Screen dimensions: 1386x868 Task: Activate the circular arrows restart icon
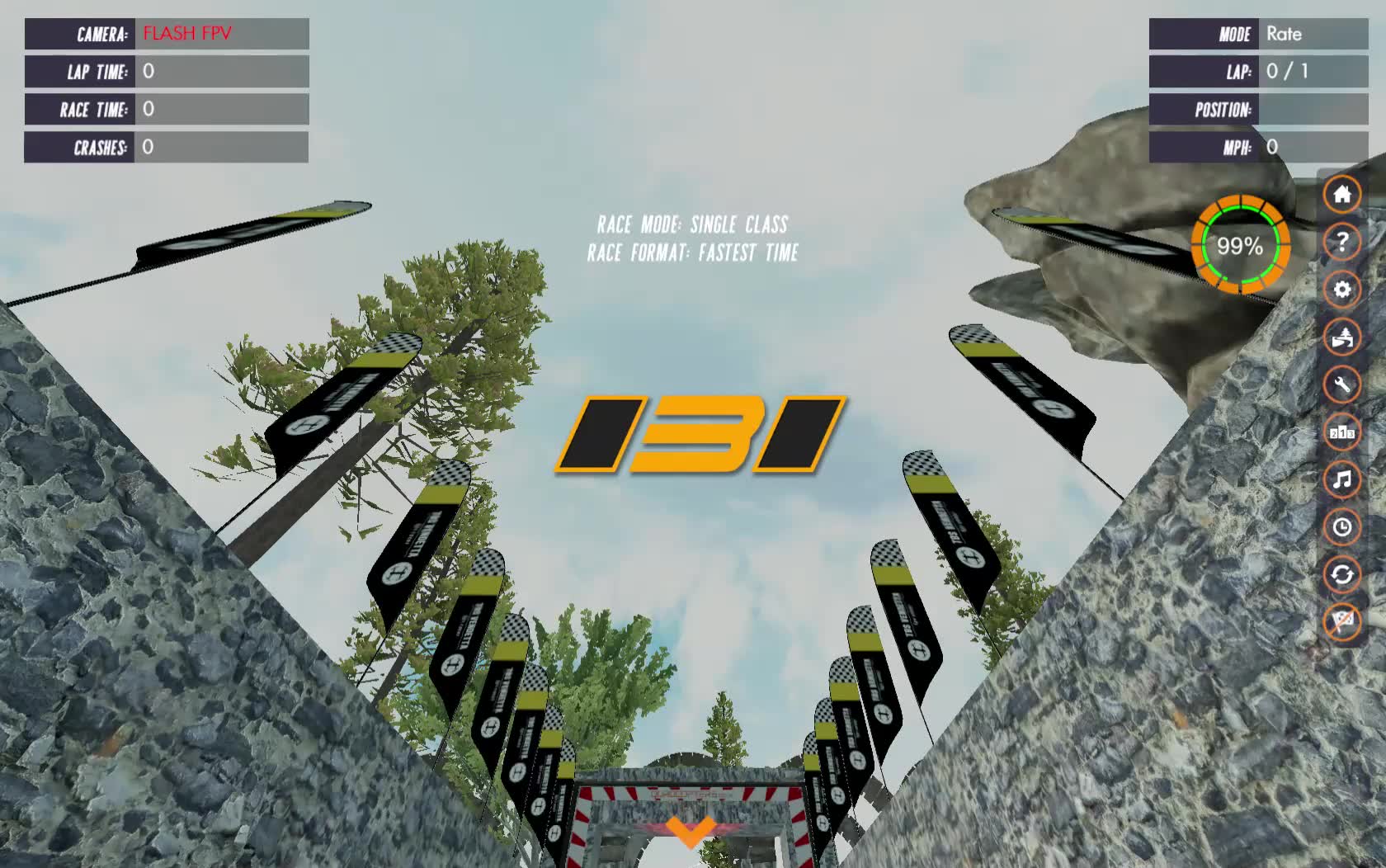(x=1342, y=574)
